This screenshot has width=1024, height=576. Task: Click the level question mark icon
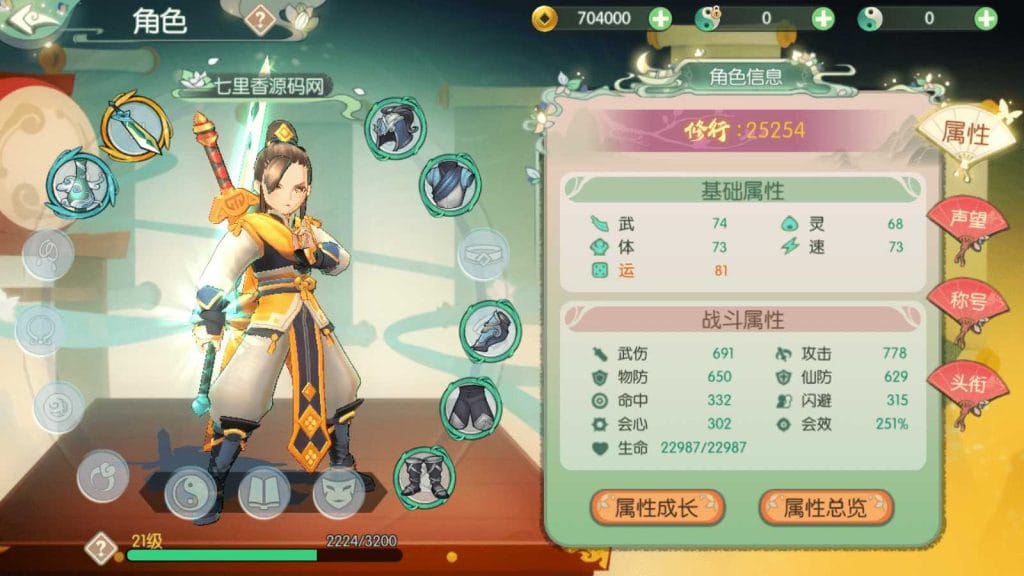coord(101,548)
